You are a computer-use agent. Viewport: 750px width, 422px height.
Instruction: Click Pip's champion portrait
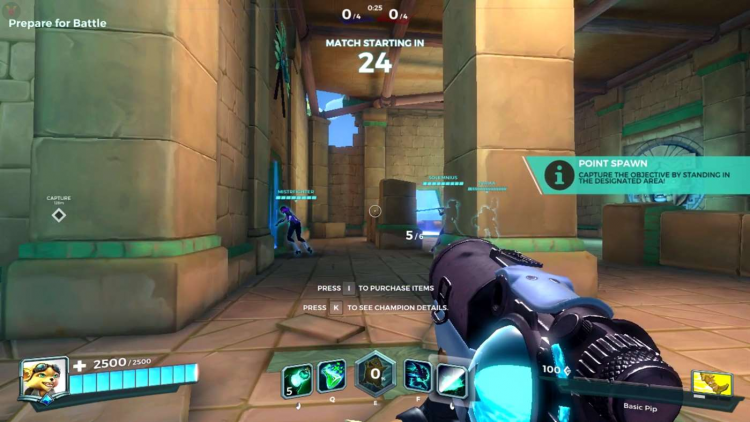click(44, 379)
